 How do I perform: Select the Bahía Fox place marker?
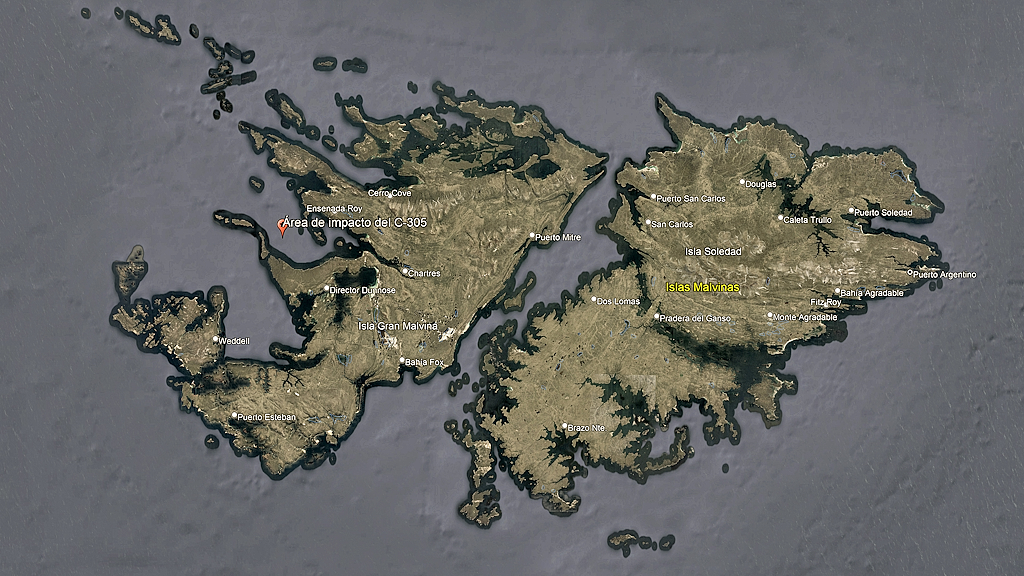tap(403, 361)
